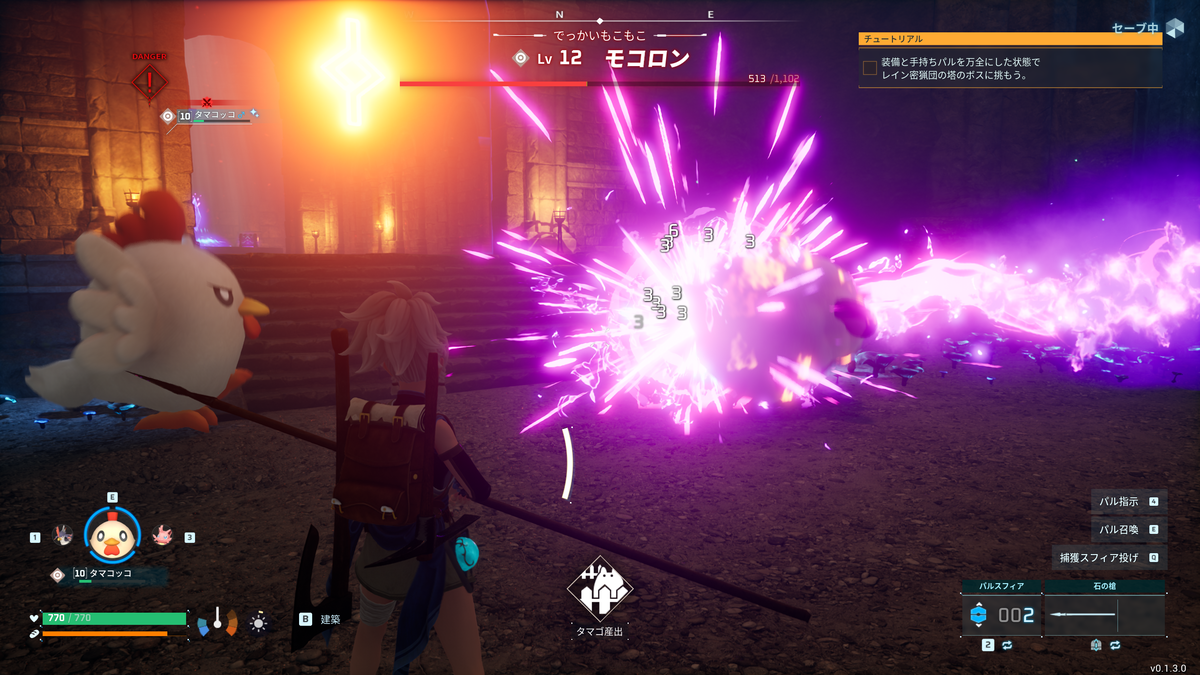Image resolution: width=1200 pixels, height=675 pixels.
Task: Activate the タマゴ産出 partner skill icon
Action: [599, 590]
